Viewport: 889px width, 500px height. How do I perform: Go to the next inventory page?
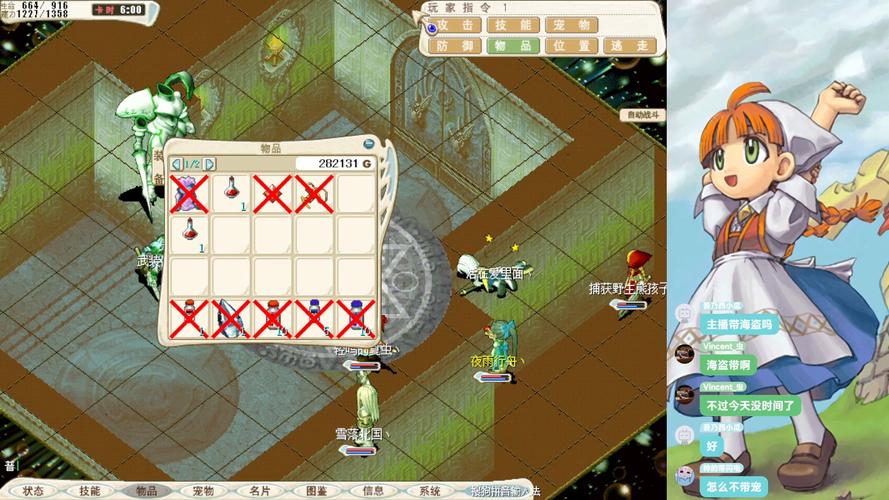pyautogui.click(x=210, y=164)
